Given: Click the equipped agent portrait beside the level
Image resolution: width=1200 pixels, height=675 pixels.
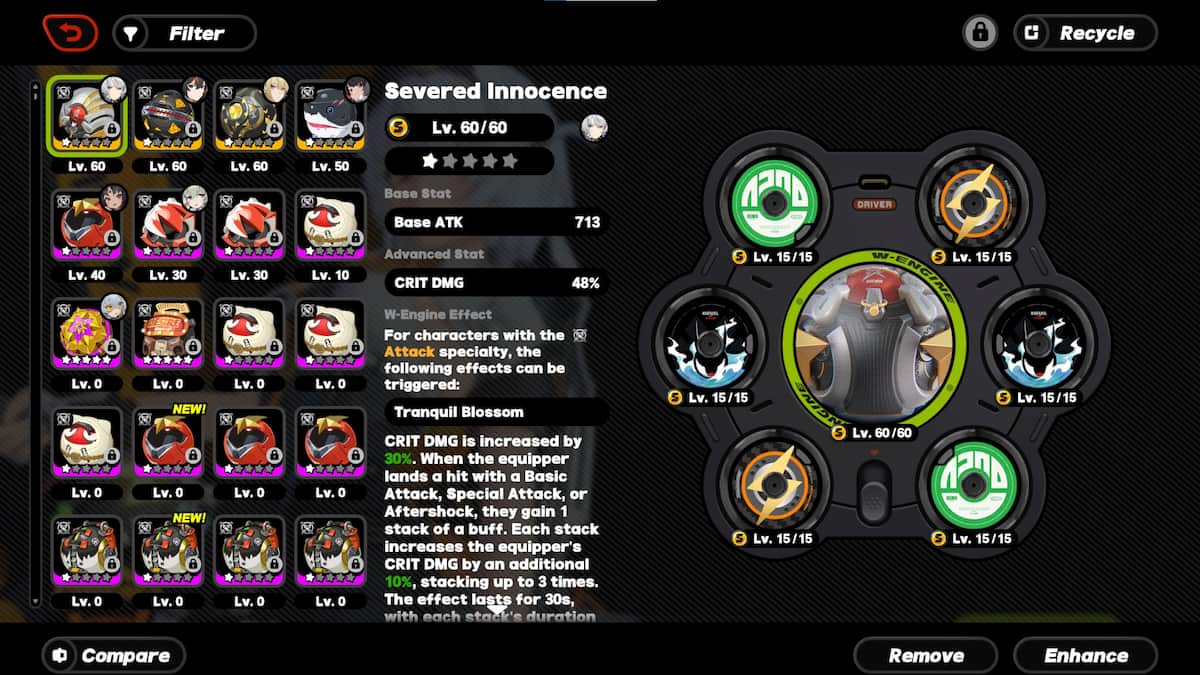Looking at the screenshot, I should pos(594,128).
